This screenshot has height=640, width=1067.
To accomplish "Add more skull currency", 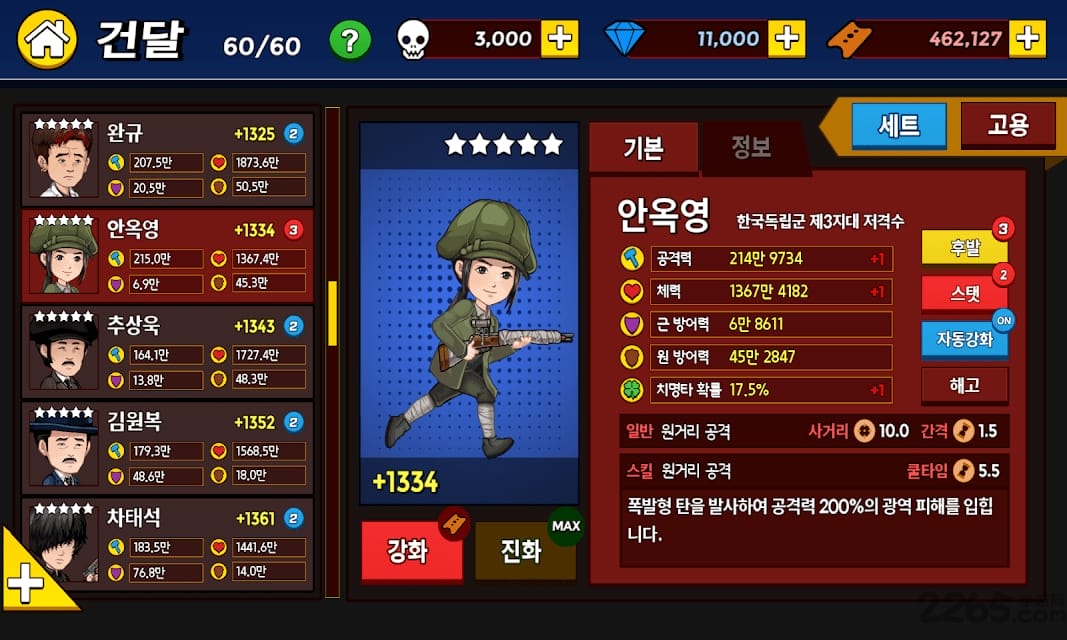I will (560, 39).
